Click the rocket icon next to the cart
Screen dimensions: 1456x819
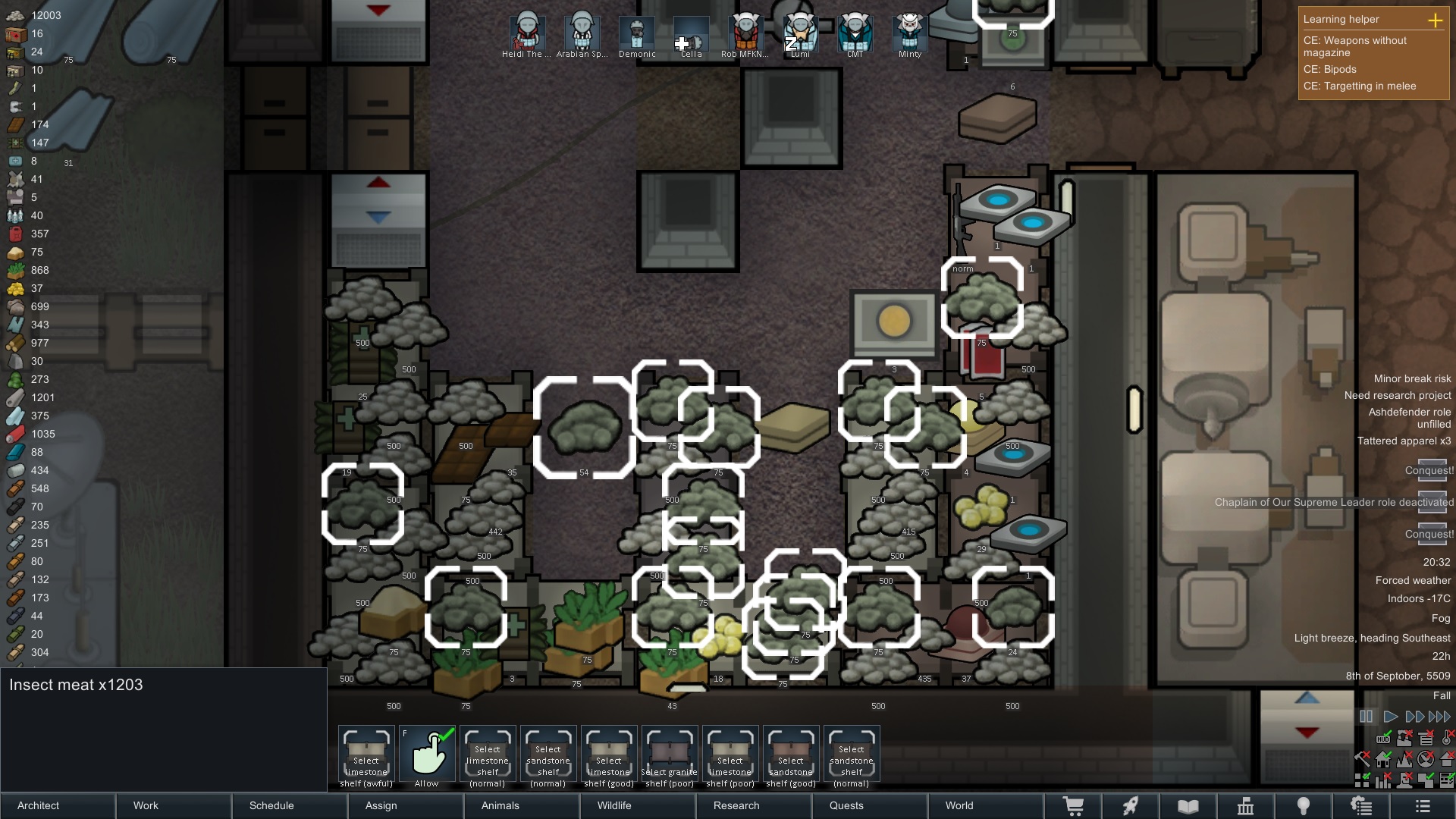point(1132,806)
